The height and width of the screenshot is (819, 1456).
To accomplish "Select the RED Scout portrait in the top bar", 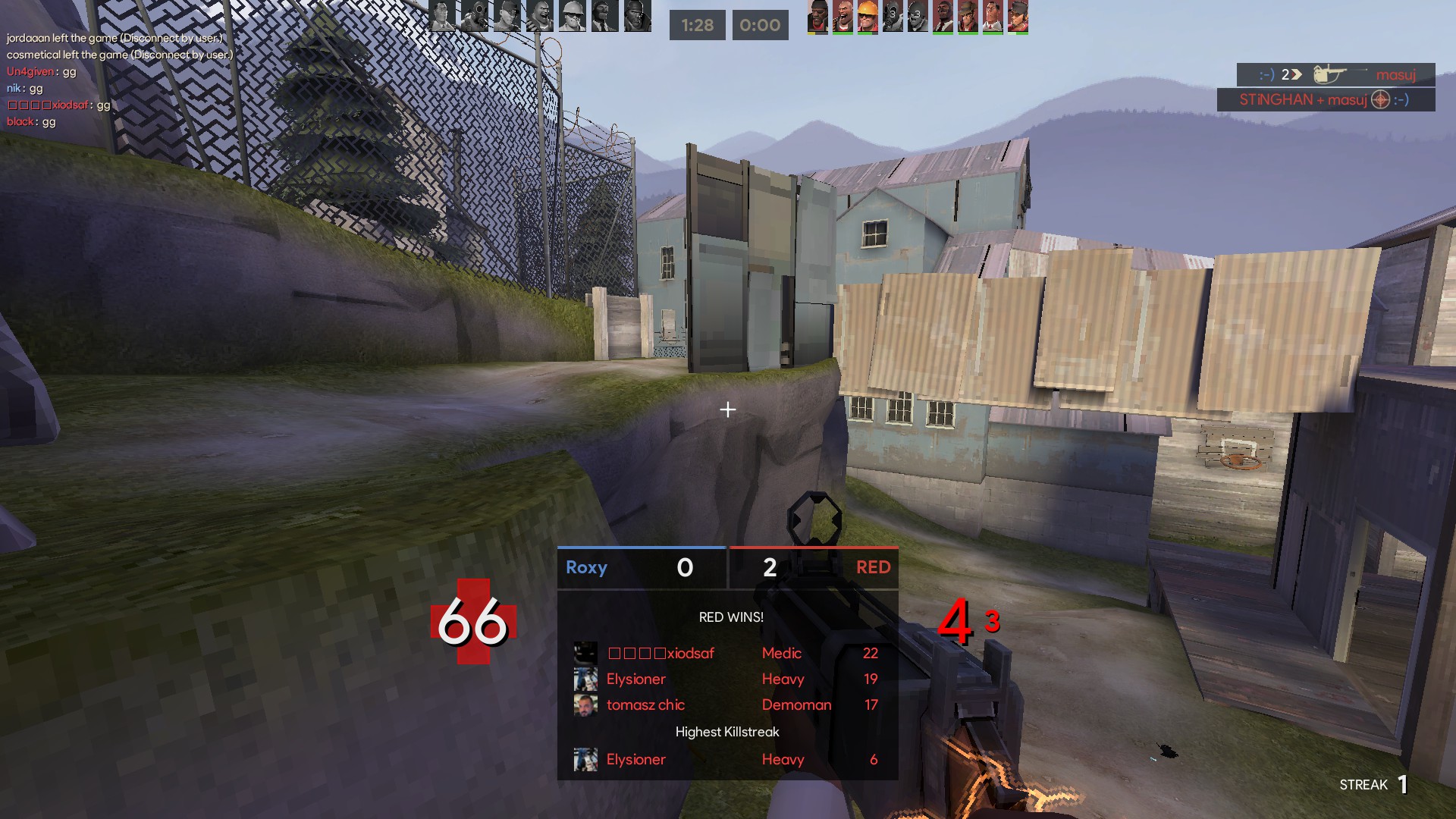I will click(1017, 16).
